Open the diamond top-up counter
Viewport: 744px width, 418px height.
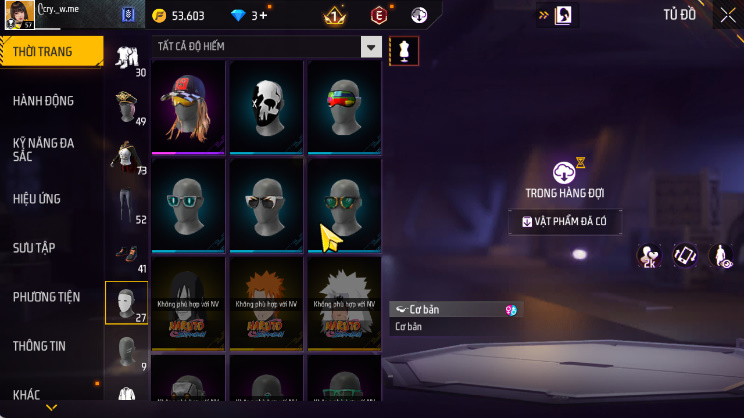click(x=252, y=15)
